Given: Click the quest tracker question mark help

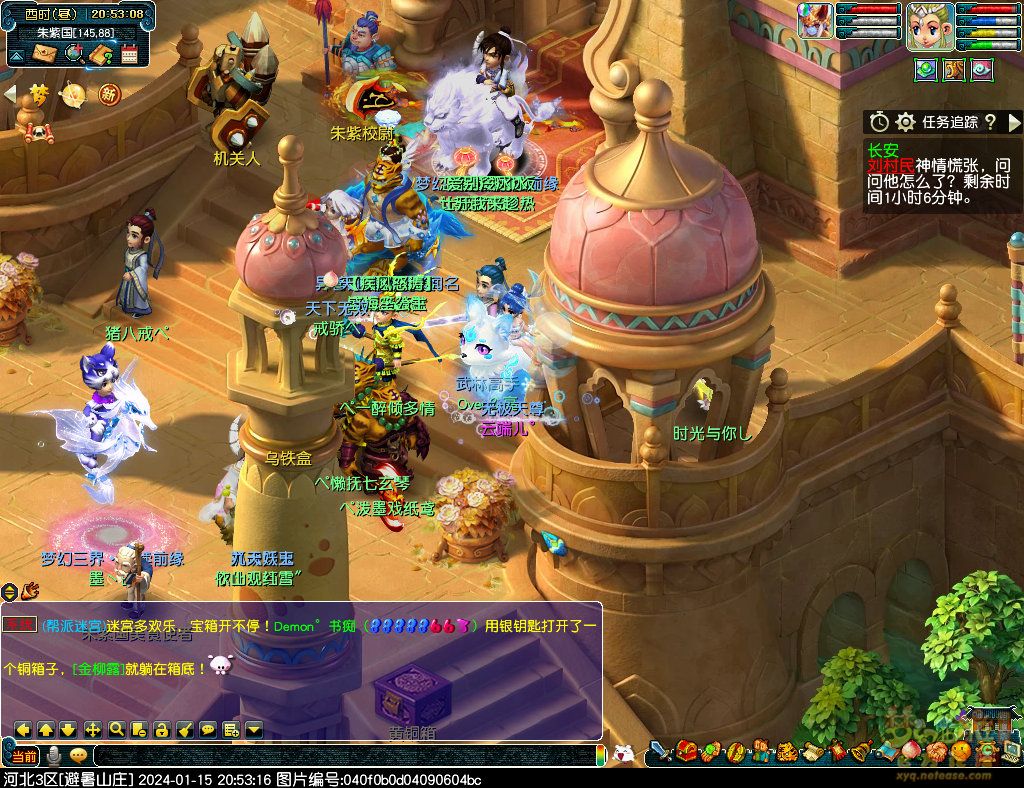Looking at the screenshot, I should tap(990, 122).
